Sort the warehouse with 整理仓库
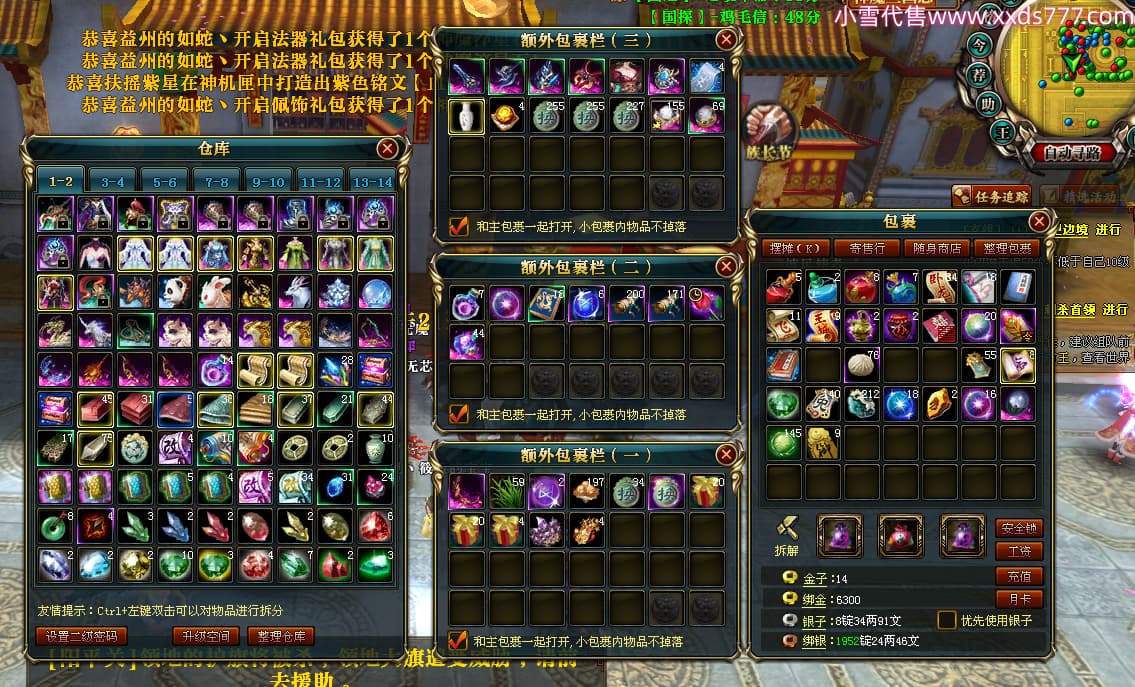 (x=282, y=636)
